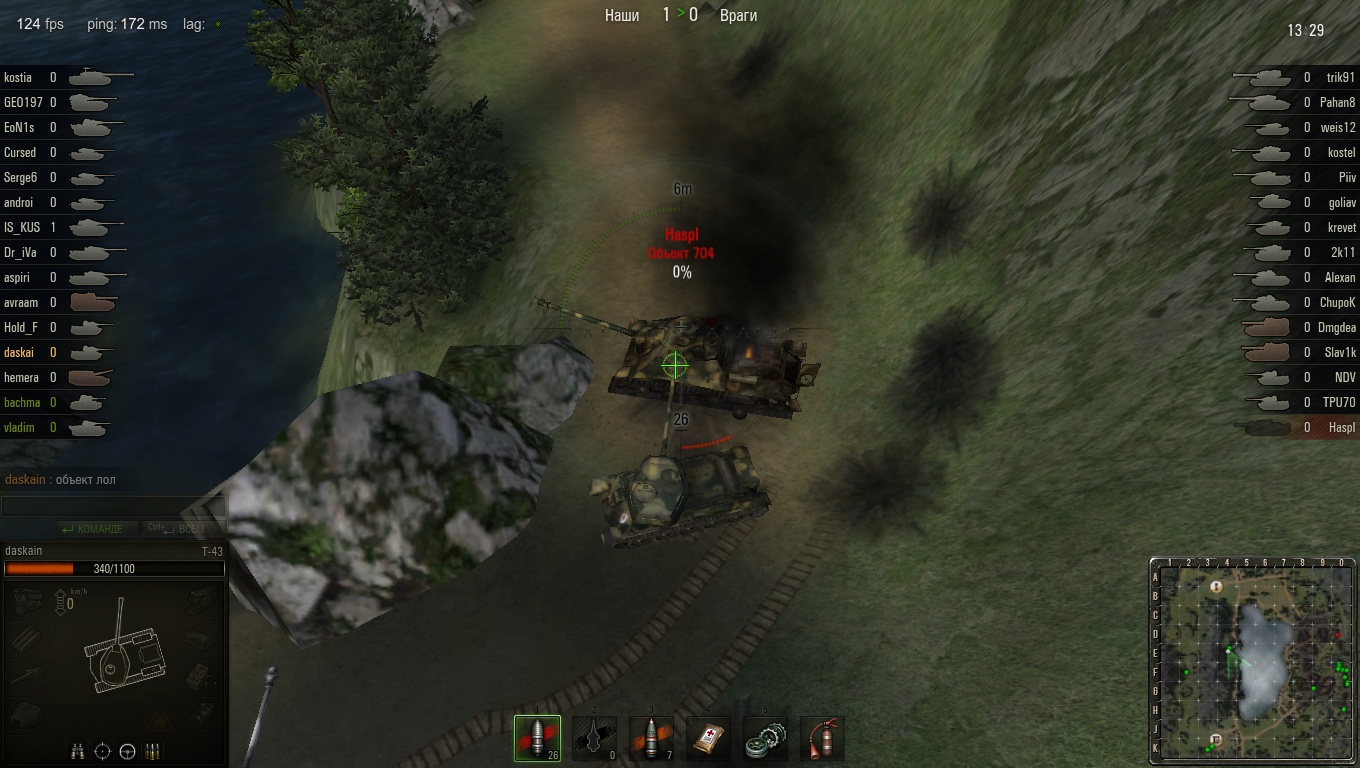Screen dimensions: 1360x768
Task: Click the battle minimap
Action: pyautogui.click(x=1253, y=661)
